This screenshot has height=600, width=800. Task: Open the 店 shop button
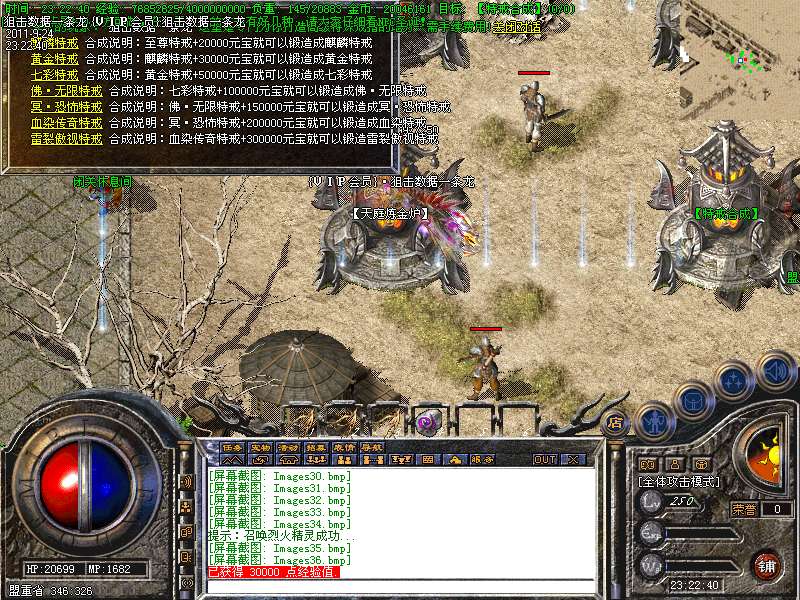(616, 422)
